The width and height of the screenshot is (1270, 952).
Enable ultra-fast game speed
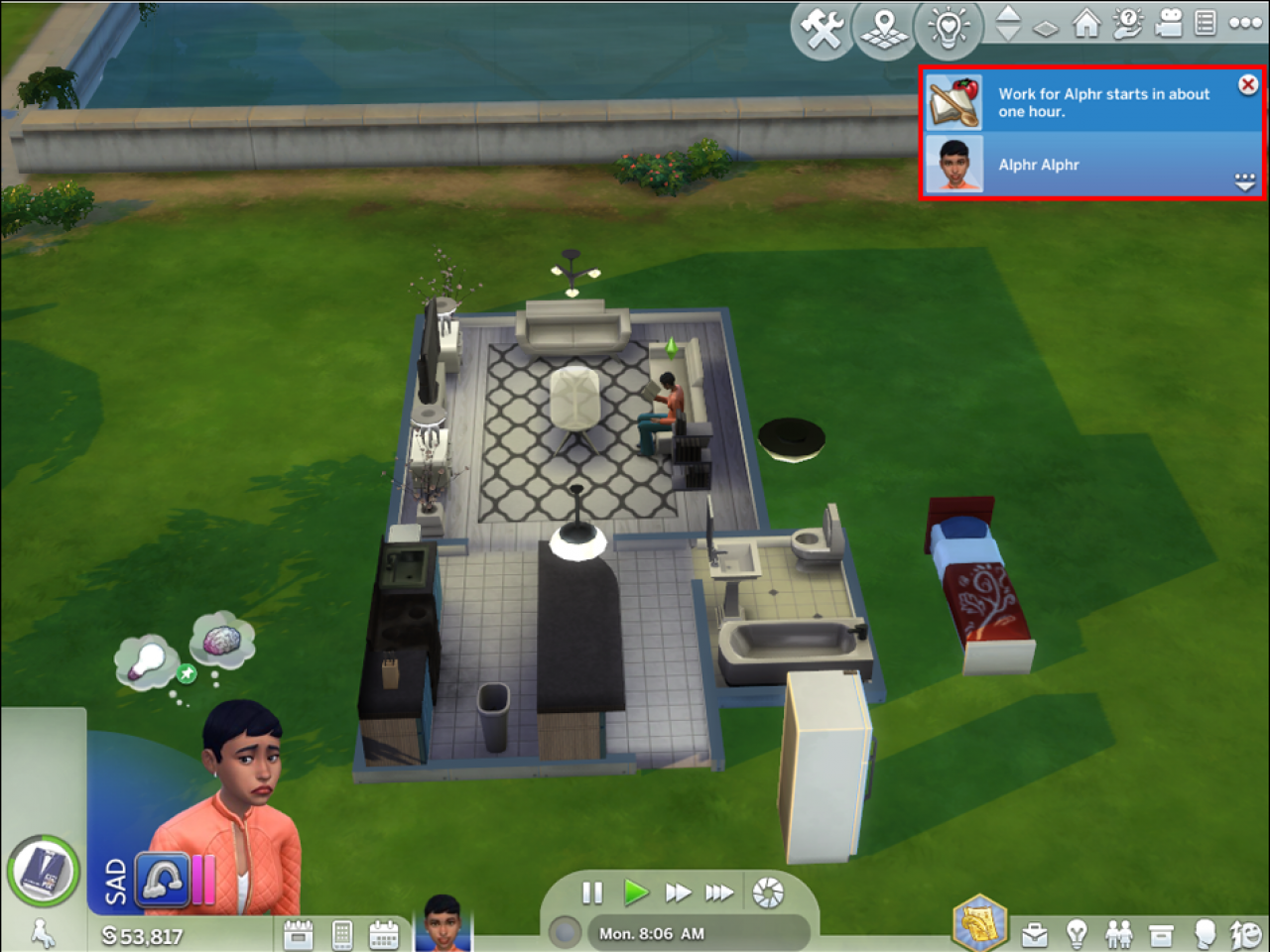point(720,892)
